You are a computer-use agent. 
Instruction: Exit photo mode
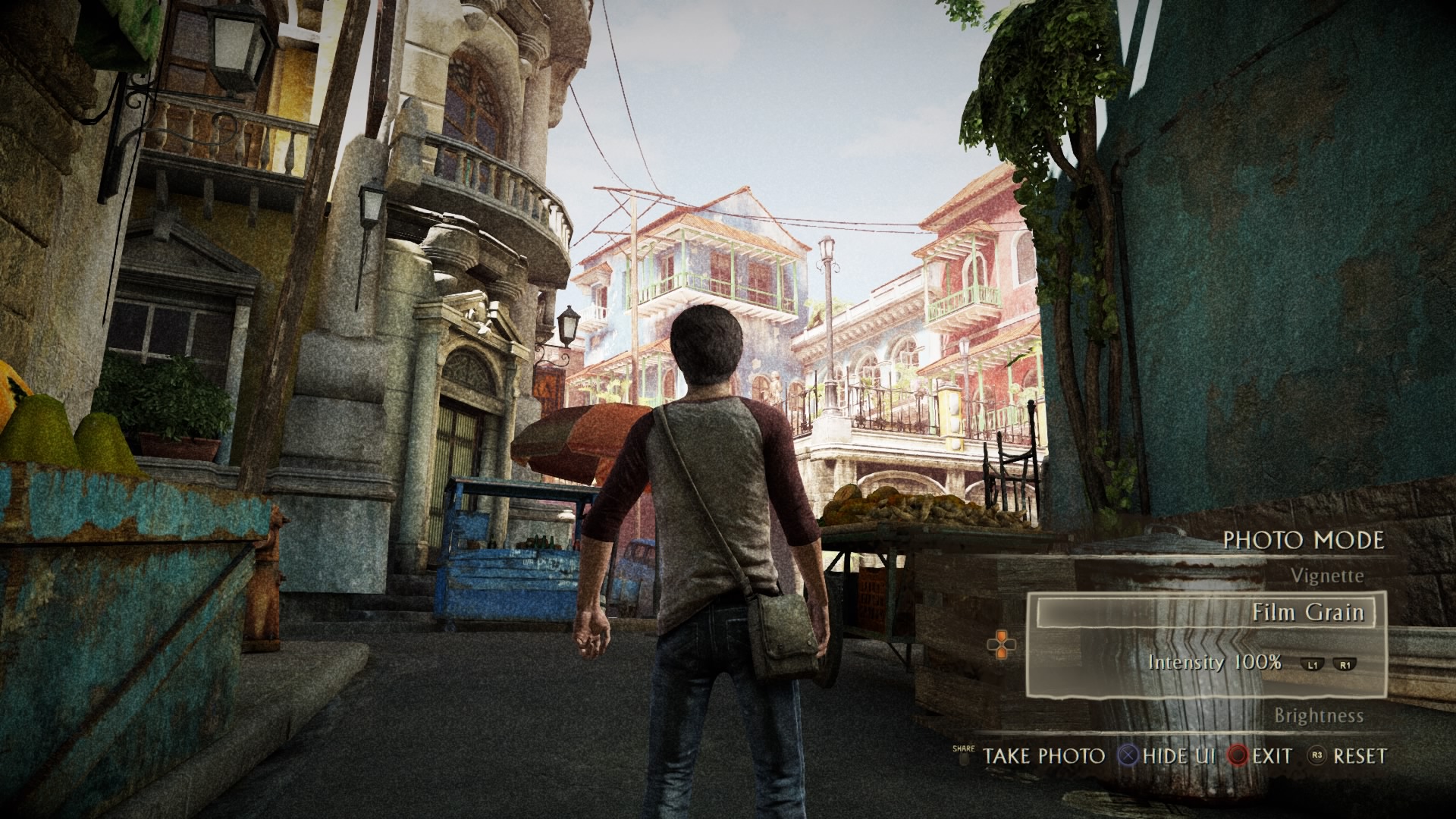tap(1272, 756)
